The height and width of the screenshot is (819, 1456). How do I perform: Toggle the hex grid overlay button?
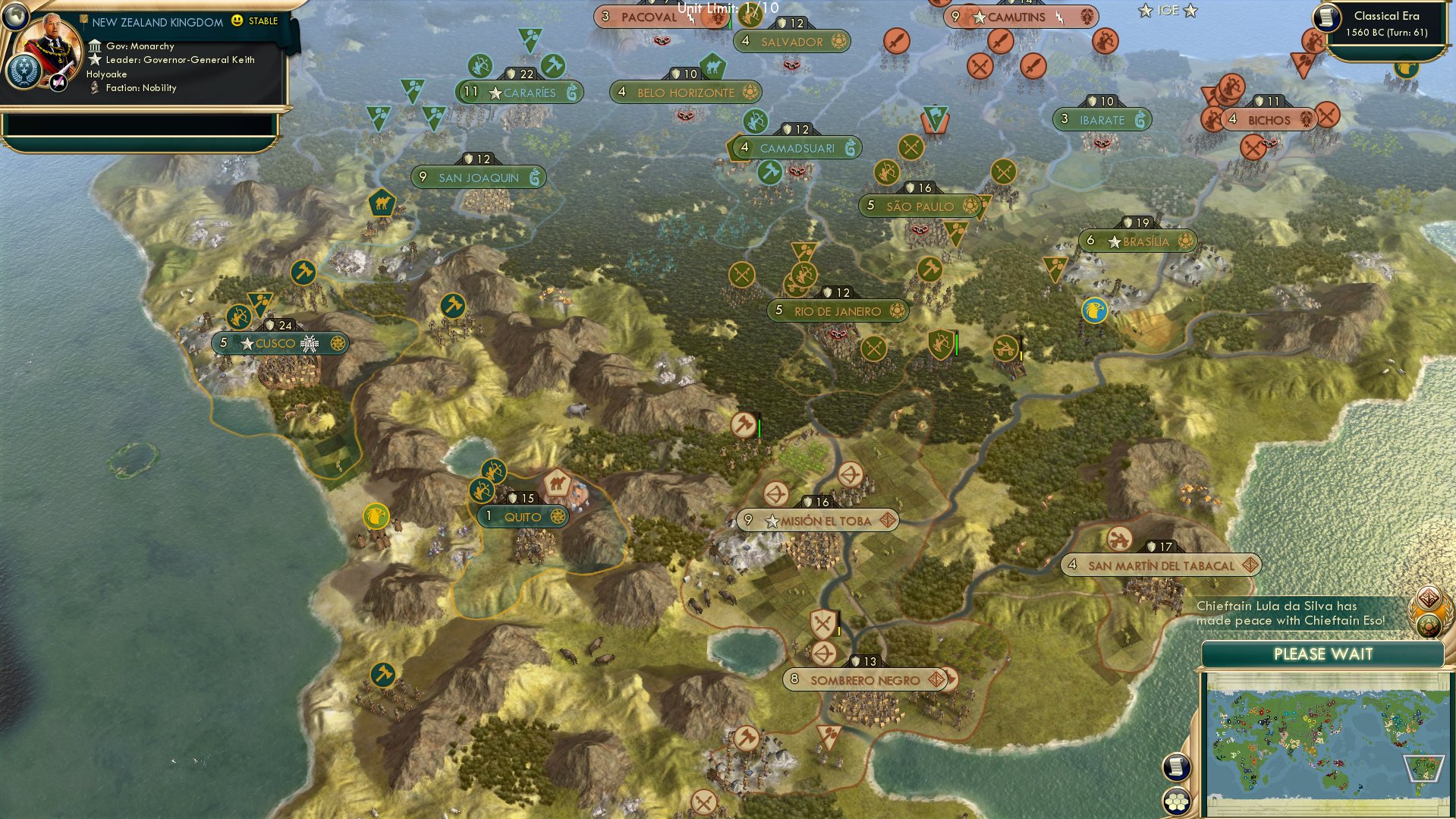(1177, 801)
